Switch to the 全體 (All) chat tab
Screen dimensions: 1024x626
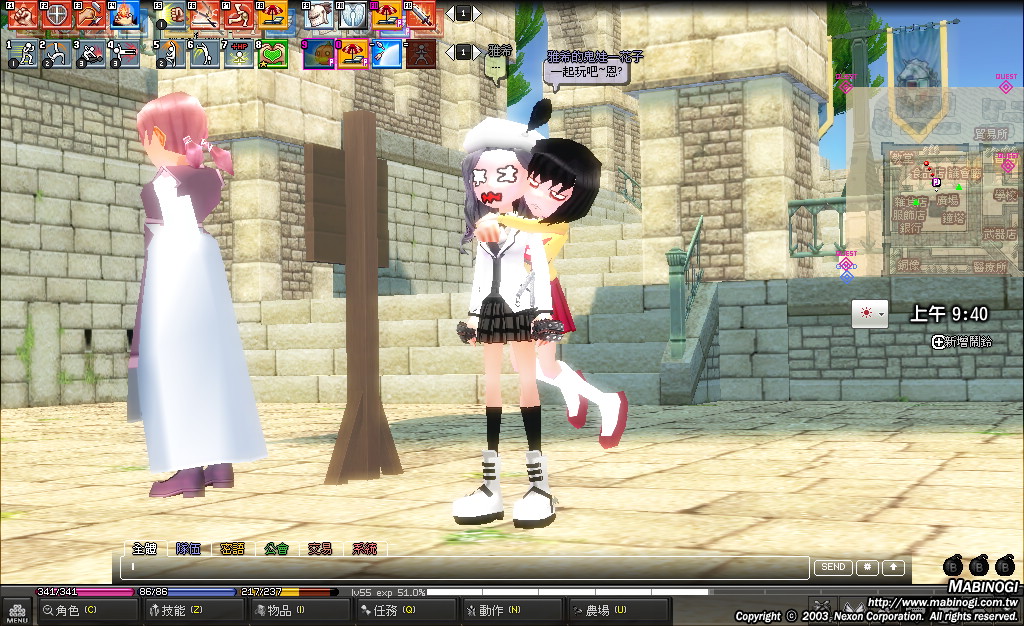(144, 548)
